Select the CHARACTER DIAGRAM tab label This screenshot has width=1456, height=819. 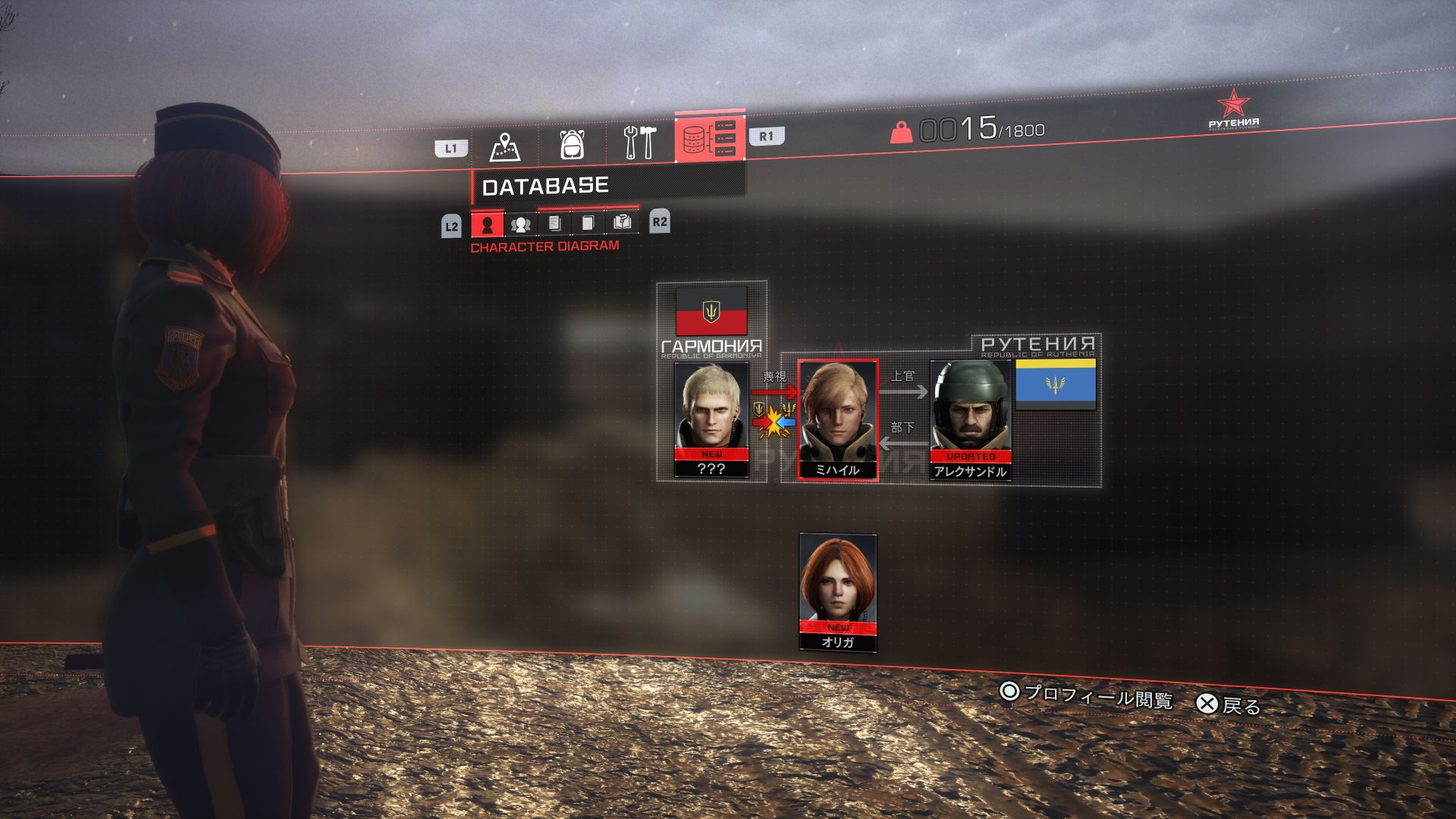pyautogui.click(x=546, y=246)
